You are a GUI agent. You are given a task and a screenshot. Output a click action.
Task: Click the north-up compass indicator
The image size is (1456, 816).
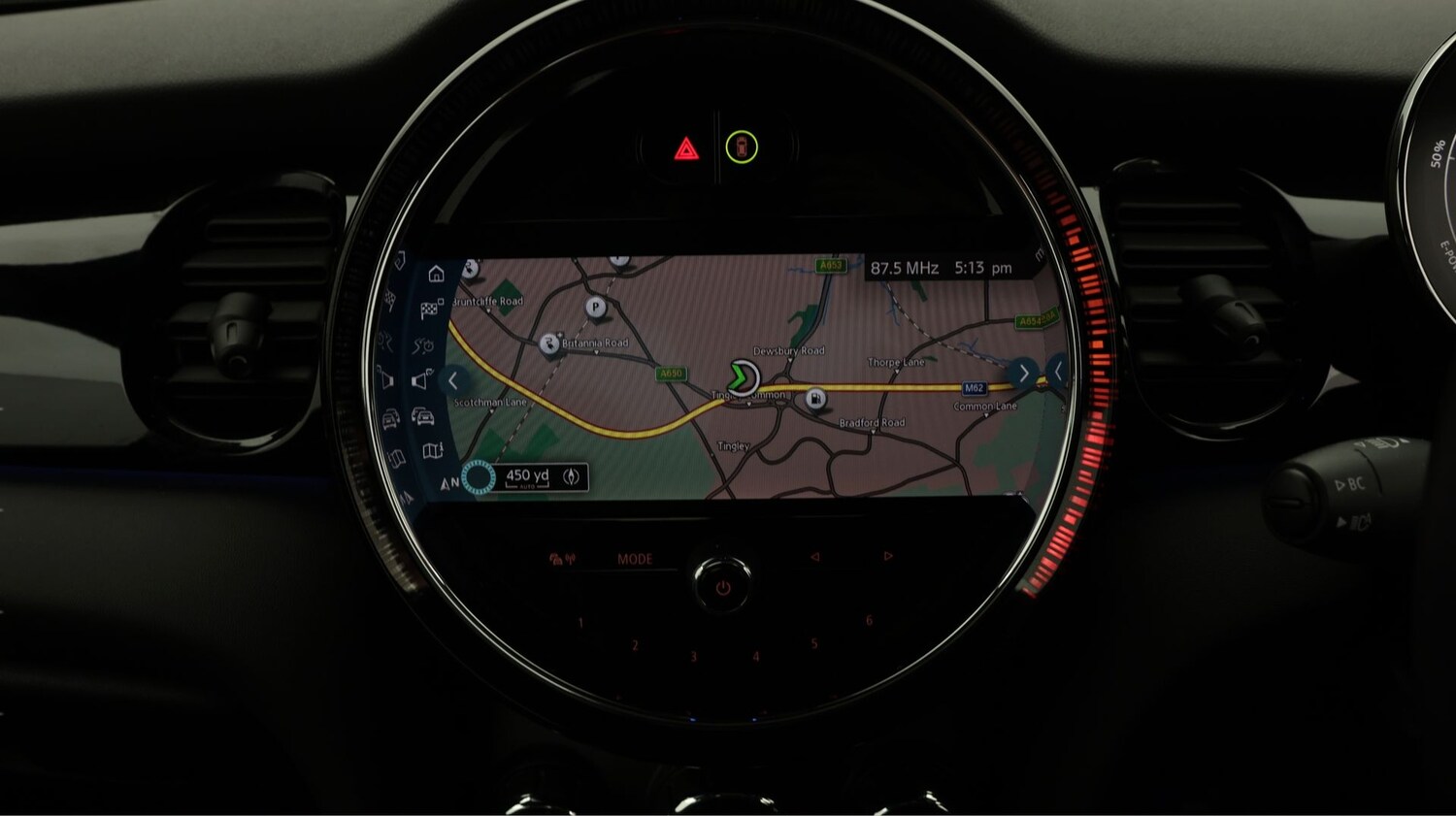(x=449, y=482)
